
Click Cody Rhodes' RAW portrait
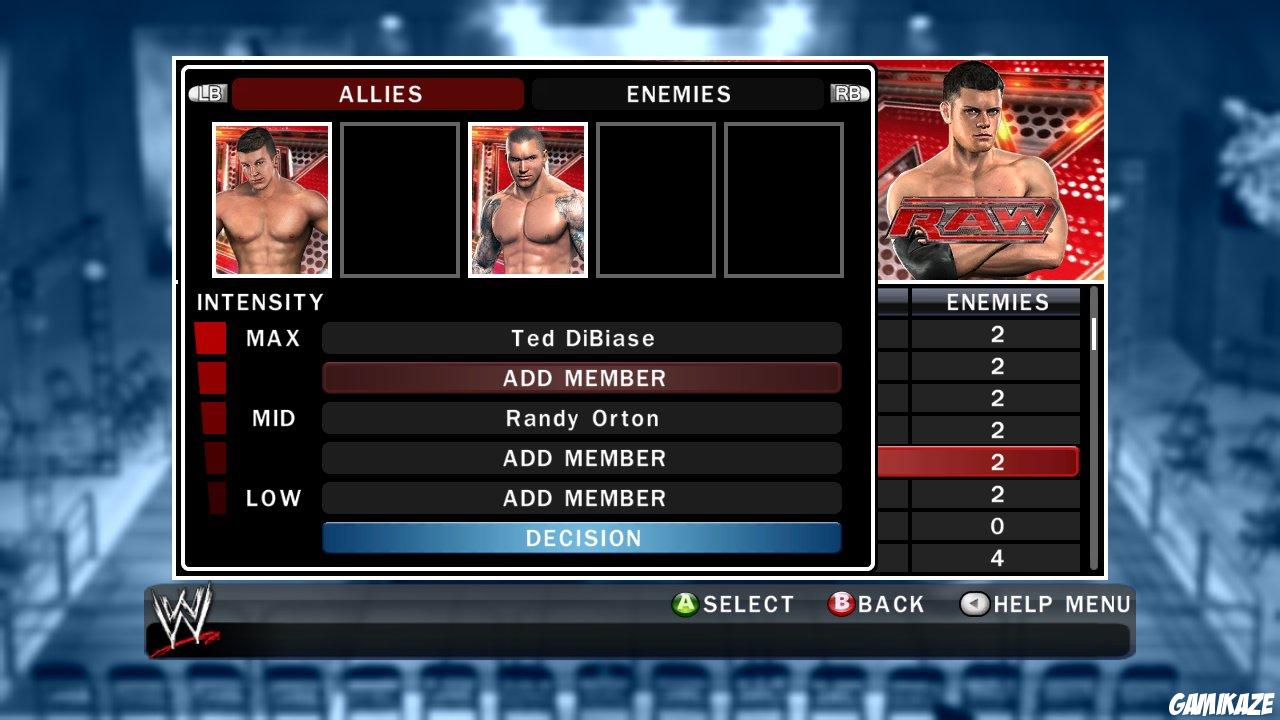pyautogui.click(x=991, y=170)
